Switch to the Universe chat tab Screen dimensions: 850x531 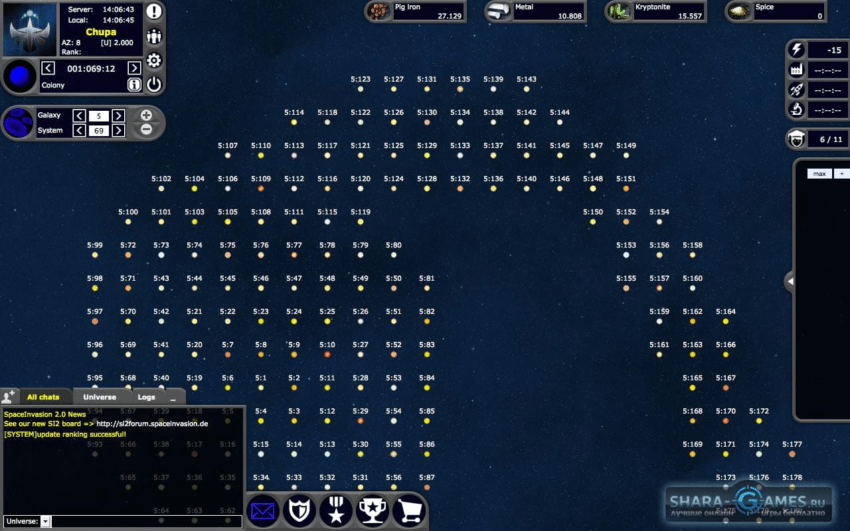(x=100, y=397)
